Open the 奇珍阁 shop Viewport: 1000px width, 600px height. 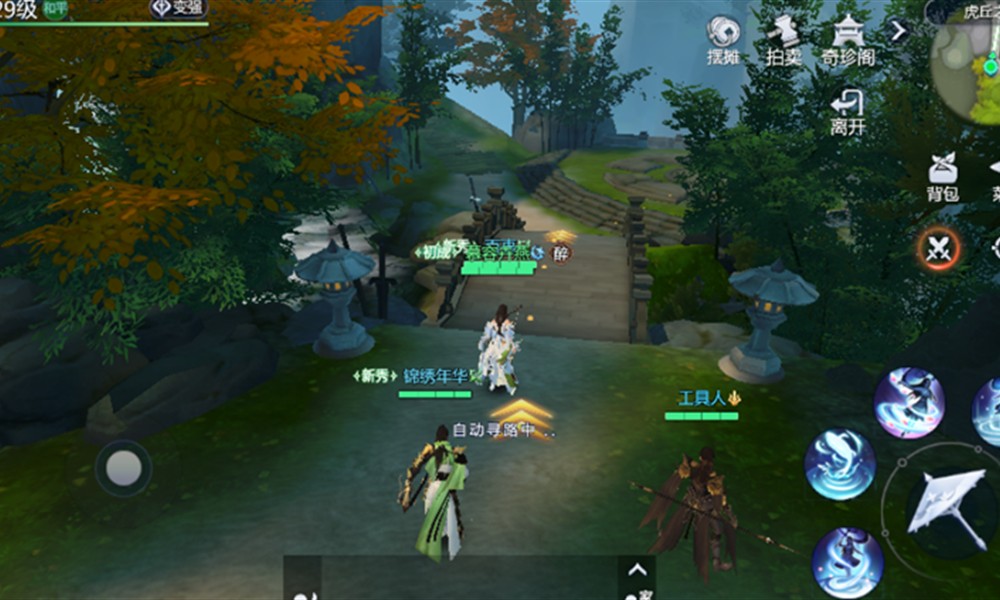pyautogui.click(x=848, y=40)
